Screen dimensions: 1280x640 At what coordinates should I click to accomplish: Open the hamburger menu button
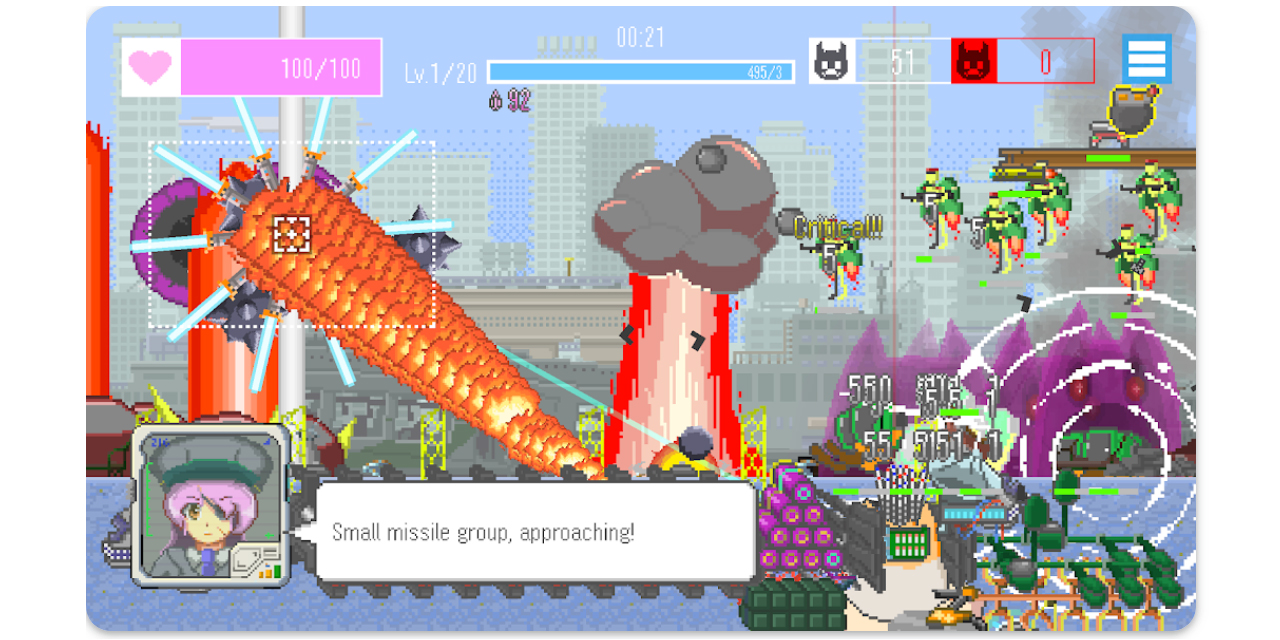point(1145,59)
